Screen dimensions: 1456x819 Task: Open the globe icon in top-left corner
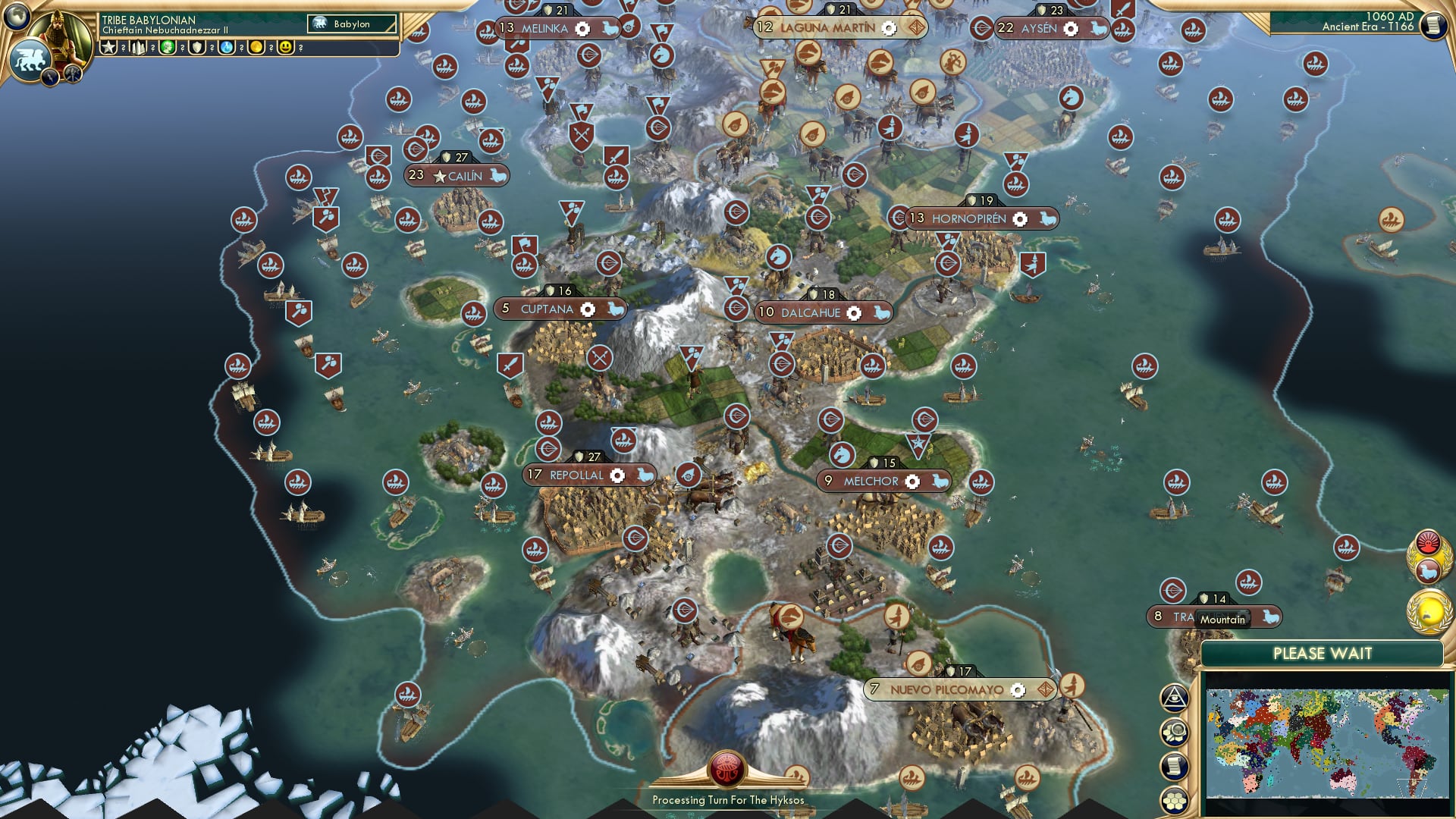[17, 15]
